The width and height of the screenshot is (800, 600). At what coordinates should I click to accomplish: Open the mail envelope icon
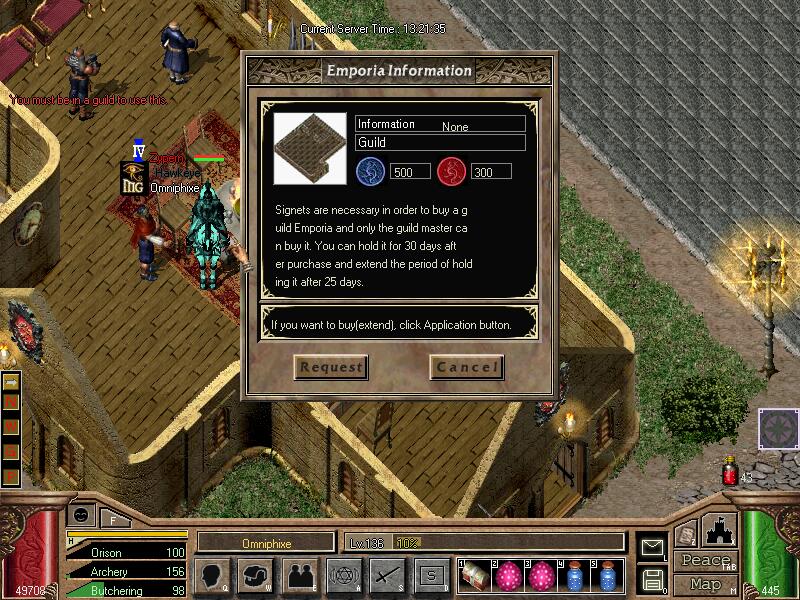tap(651, 546)
